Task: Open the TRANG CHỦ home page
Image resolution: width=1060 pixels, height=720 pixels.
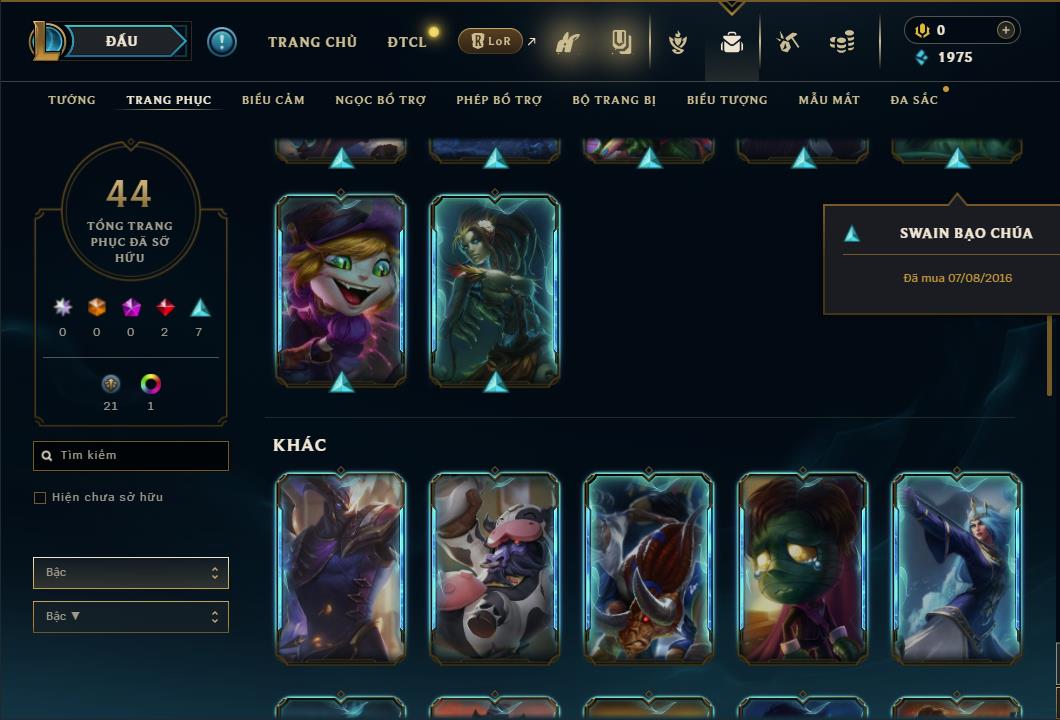Action: tap(312, 42)
